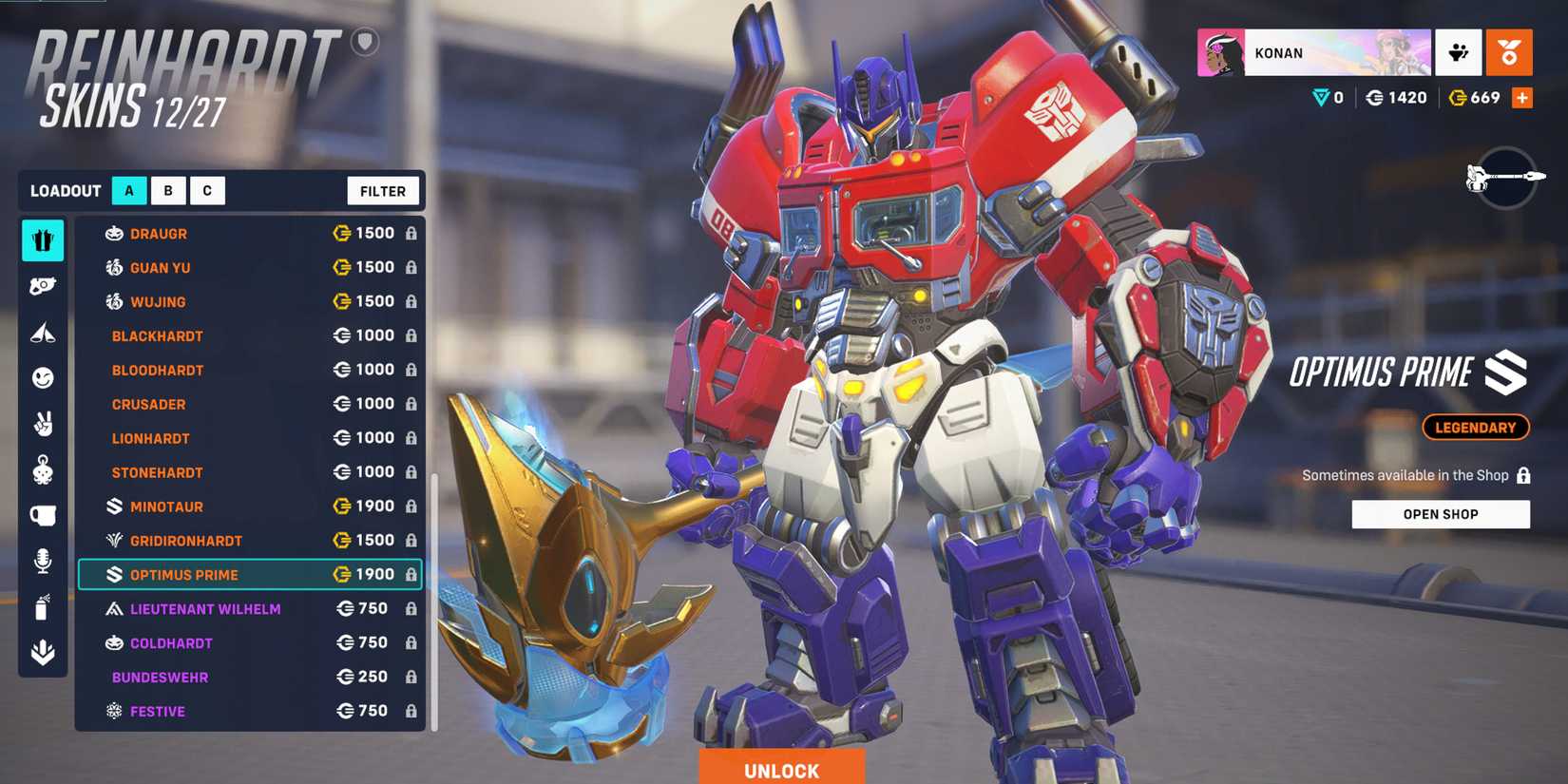
Task: Select the Voice Lines microphone icon
Action: pos(43,560)
